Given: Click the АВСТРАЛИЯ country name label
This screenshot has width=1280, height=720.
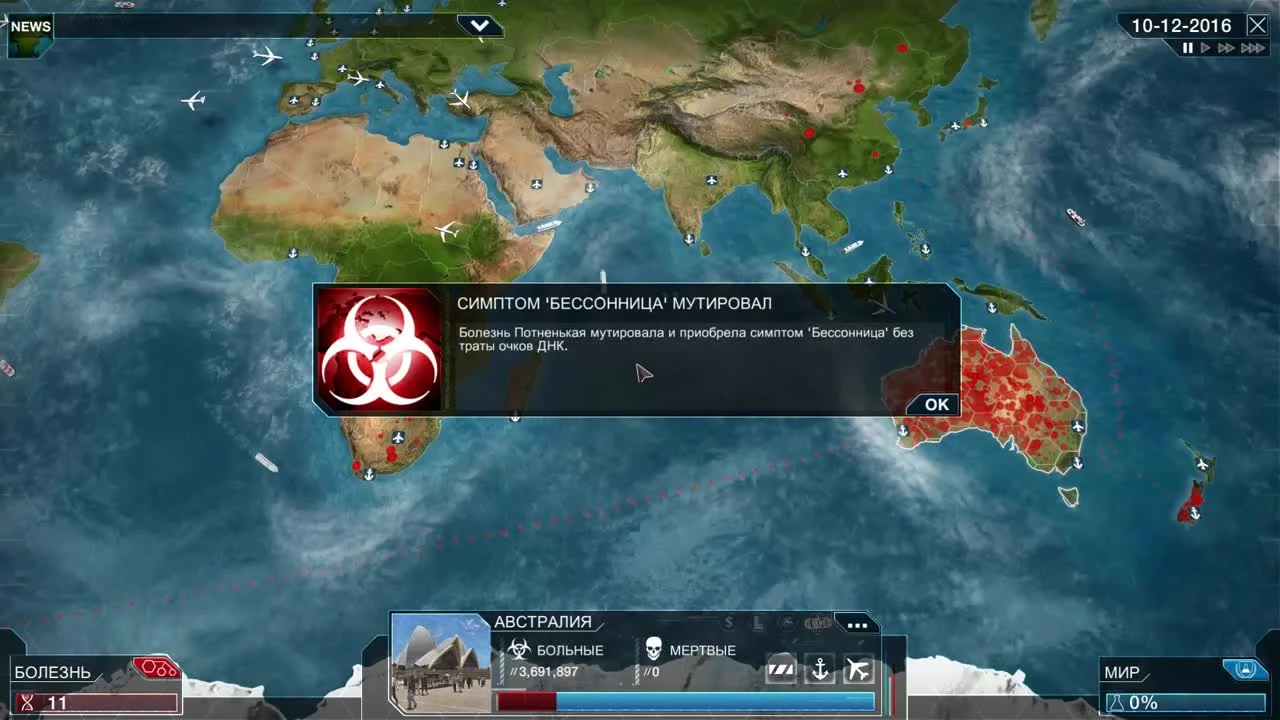Looking at the screenshot, I should pos(543,621).
